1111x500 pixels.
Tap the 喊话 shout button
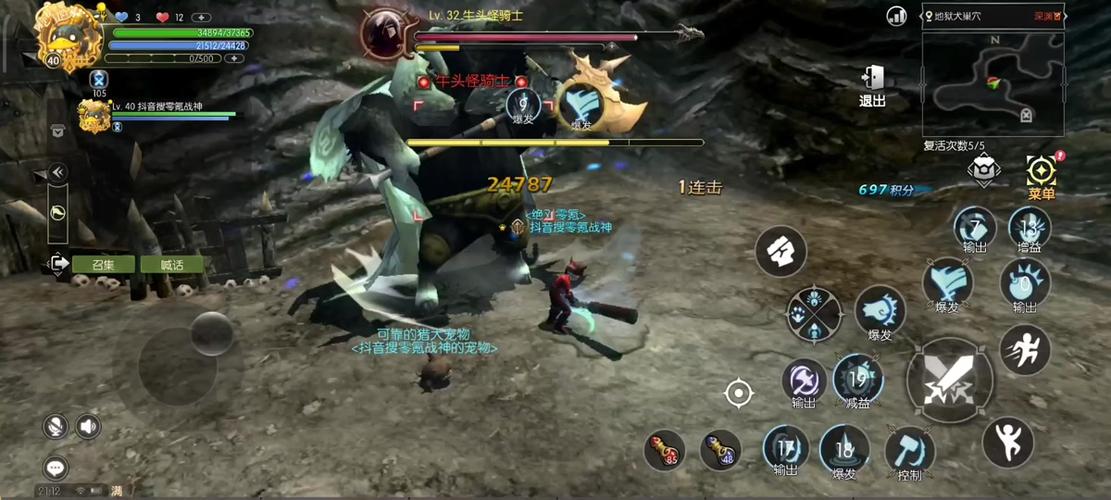tap(172, 265)
